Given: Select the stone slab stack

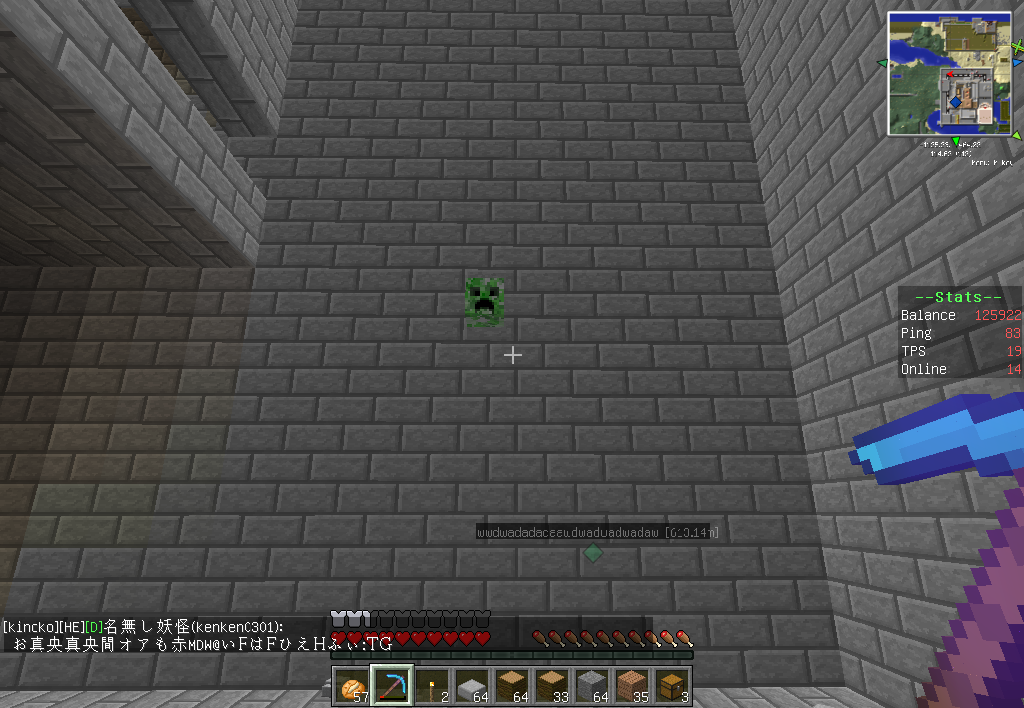Looking at the screenshot, I should tap(472, 687).
